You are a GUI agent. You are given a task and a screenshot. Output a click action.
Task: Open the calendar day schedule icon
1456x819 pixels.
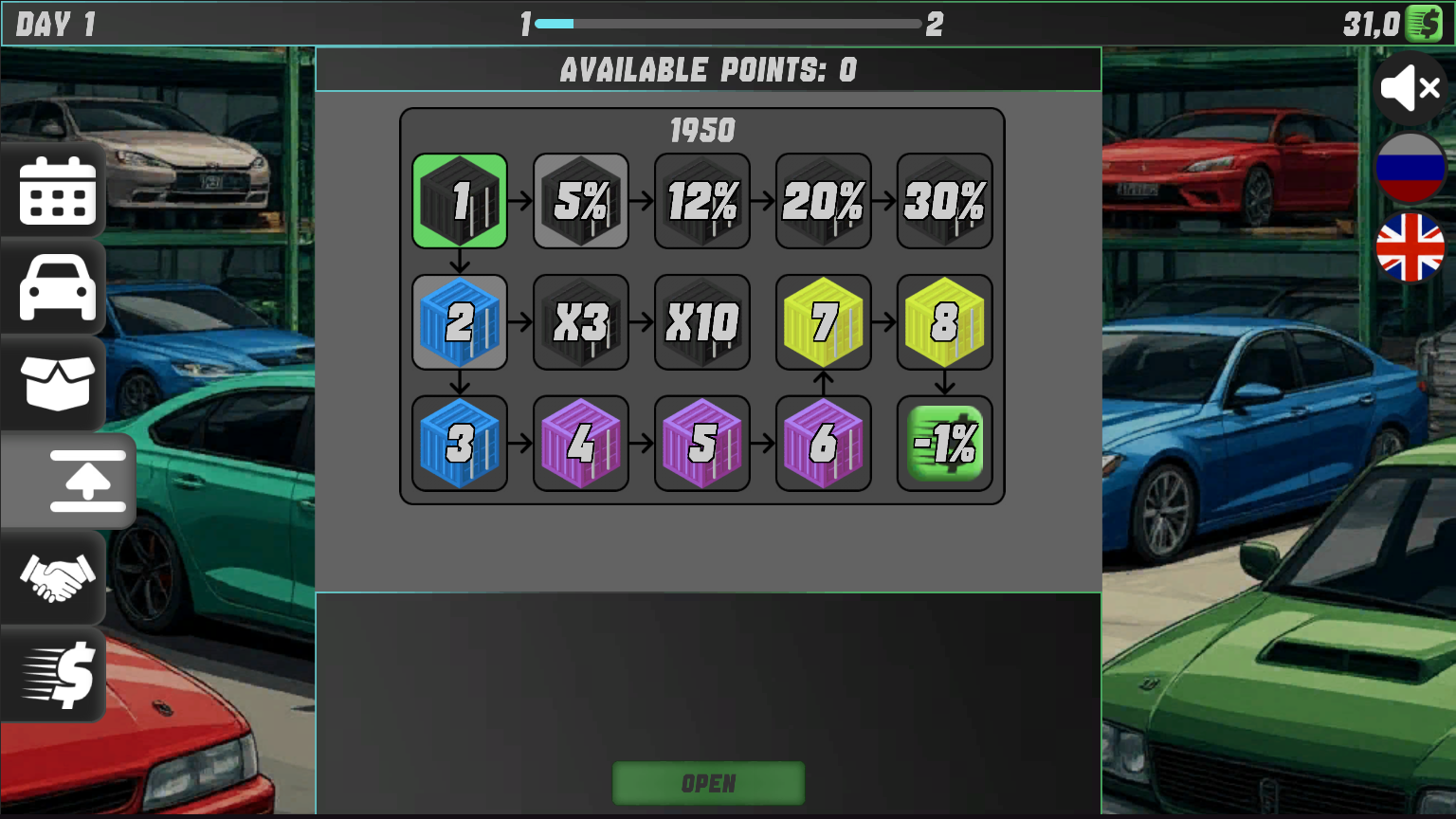click(x=54, y=191)
